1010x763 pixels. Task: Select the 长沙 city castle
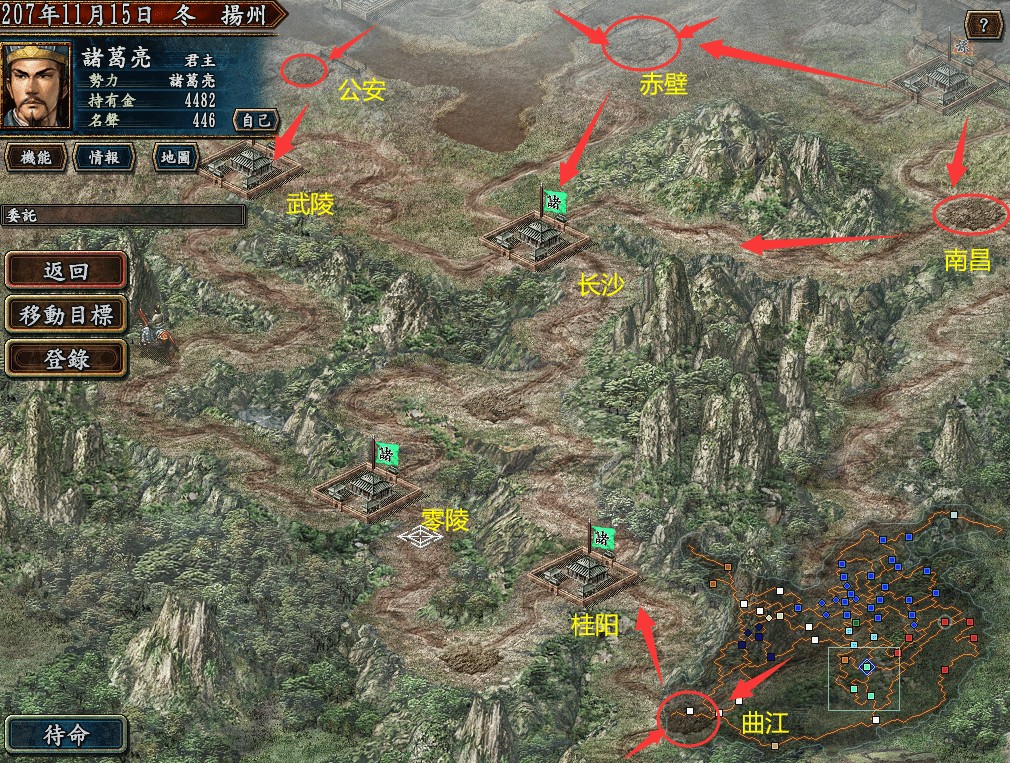pos(537,240)
